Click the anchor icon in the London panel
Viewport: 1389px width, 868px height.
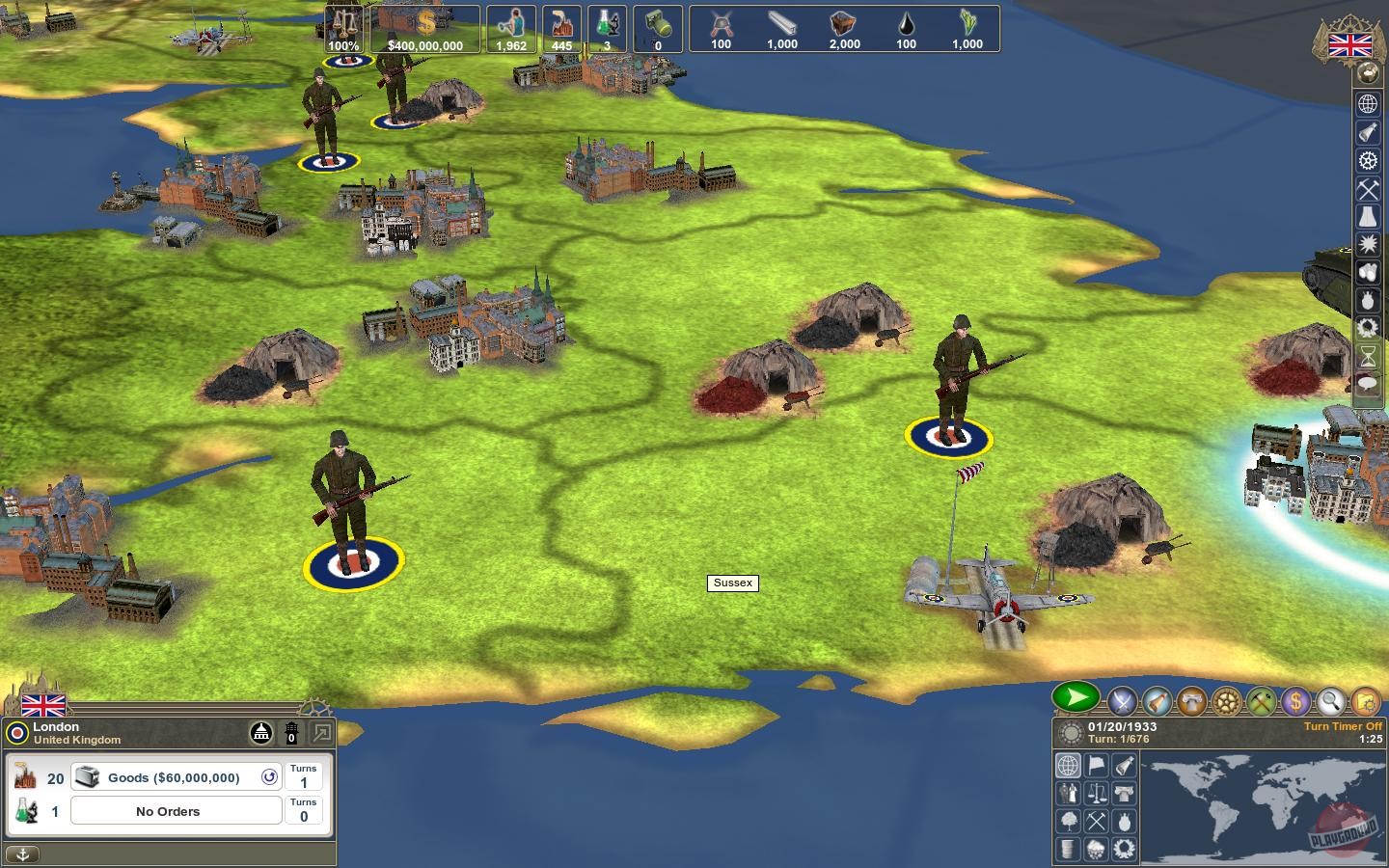[x=22, y=854]
